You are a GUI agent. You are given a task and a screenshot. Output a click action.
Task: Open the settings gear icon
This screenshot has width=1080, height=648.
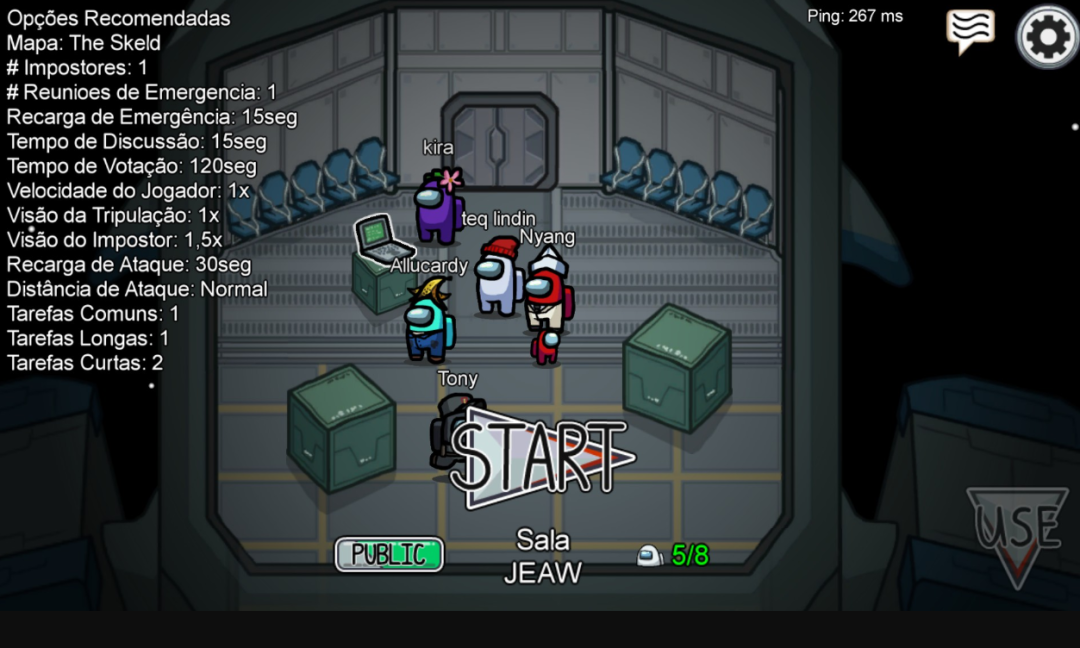click(x=1047, y=37)
